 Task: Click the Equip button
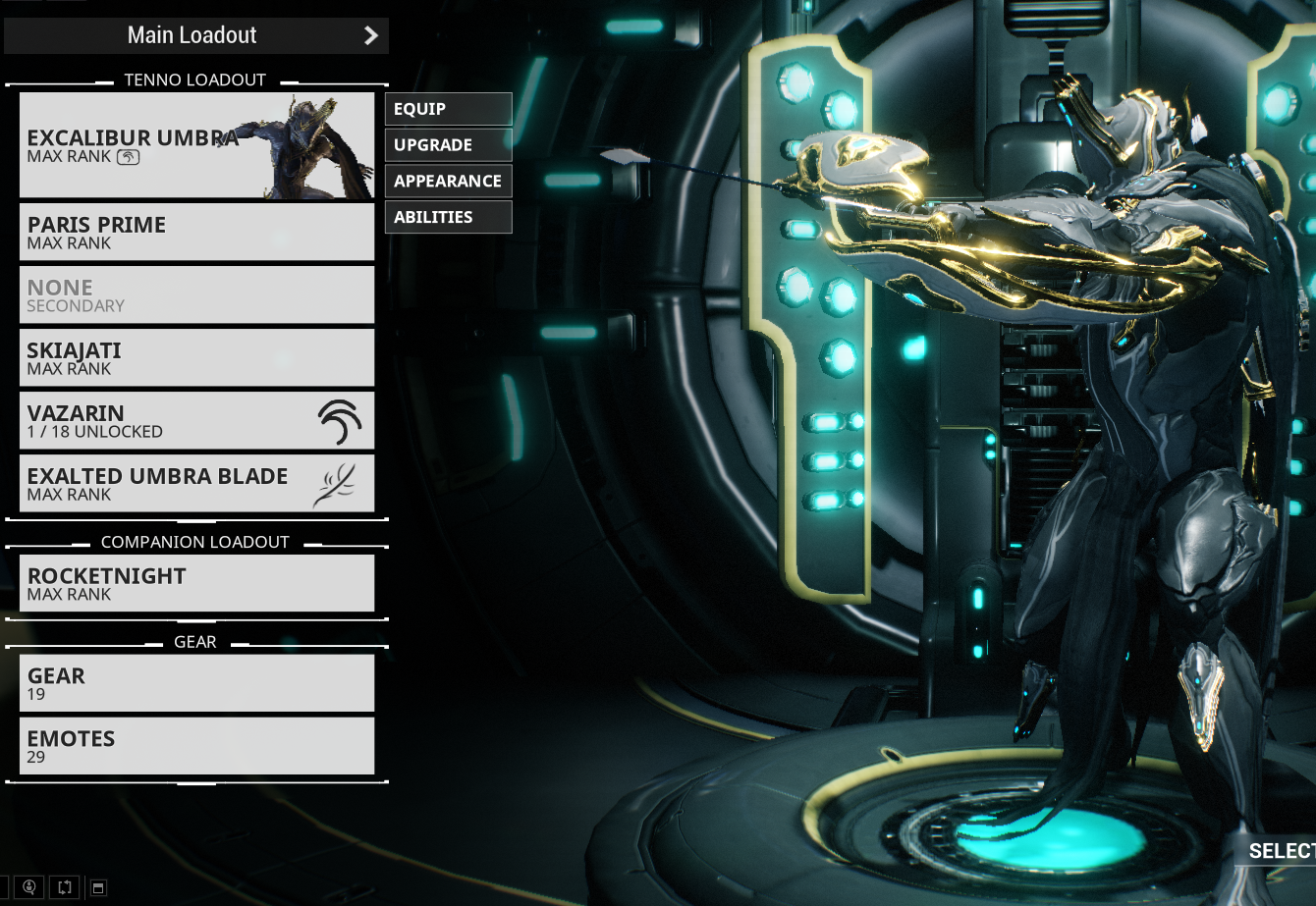point(448,109)
